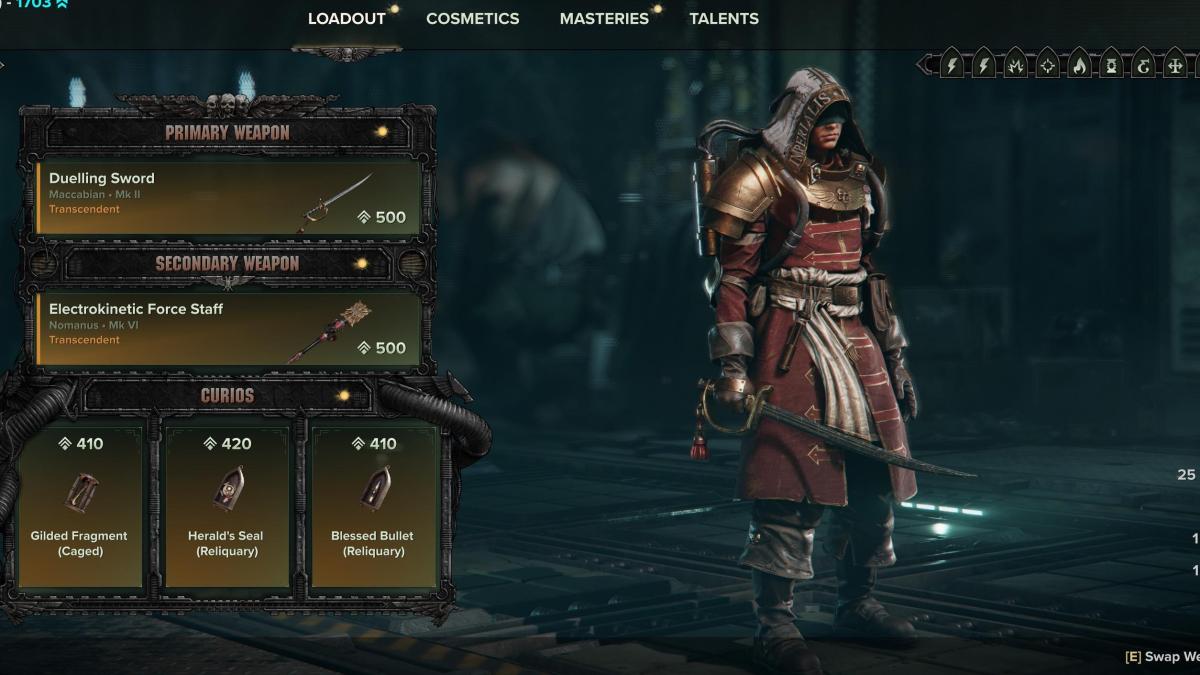The height and width of the screenshot is (675, 1200).
Task: Switch to the Loadout tab
Action: [346, 19]
